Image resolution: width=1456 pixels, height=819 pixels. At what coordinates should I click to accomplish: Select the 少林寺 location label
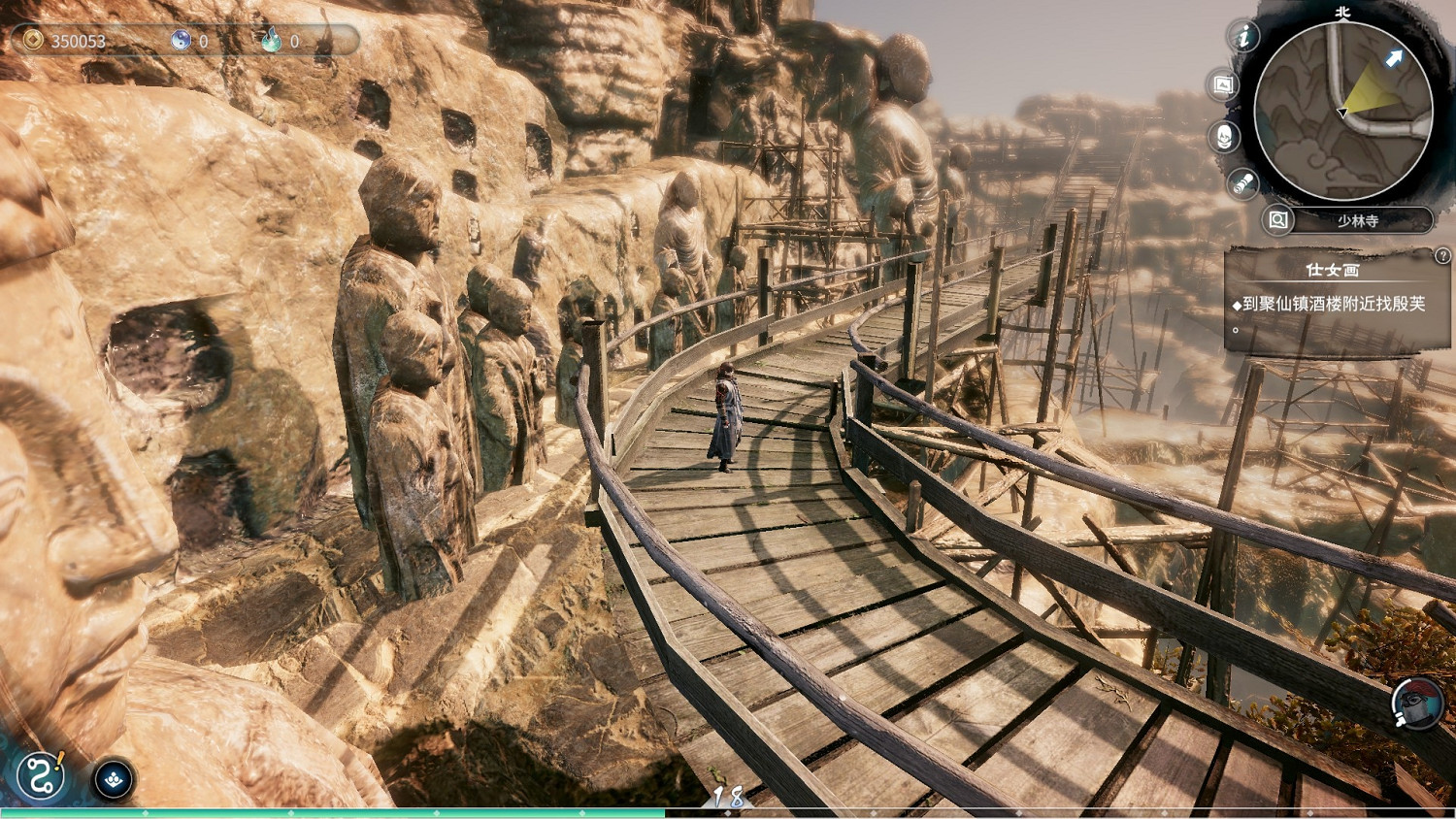pyautogui.click(x=1358, y=221)
